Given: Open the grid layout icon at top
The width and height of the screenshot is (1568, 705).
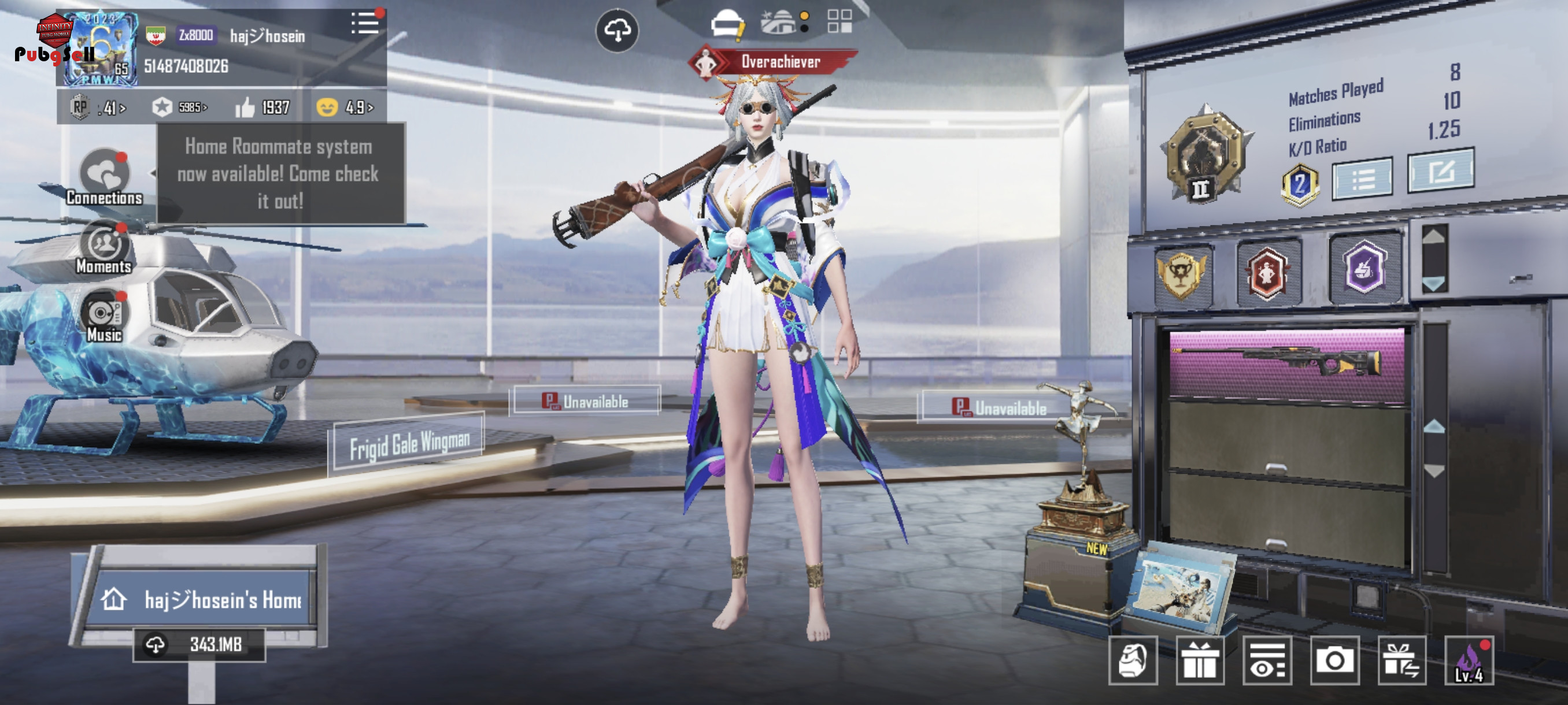Looking at the screenshot, I should point(840,21).
